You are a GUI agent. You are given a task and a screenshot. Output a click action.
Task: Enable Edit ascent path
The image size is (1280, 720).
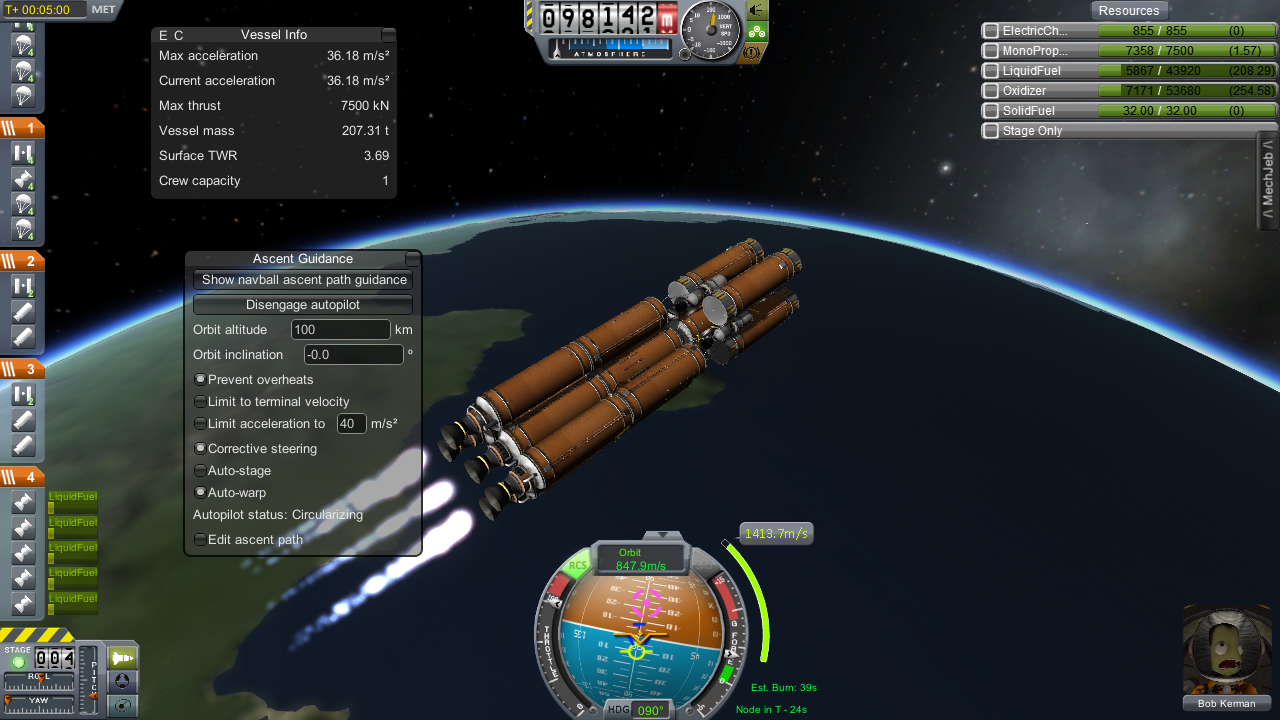pyautogui.click(x=200, y=540)
